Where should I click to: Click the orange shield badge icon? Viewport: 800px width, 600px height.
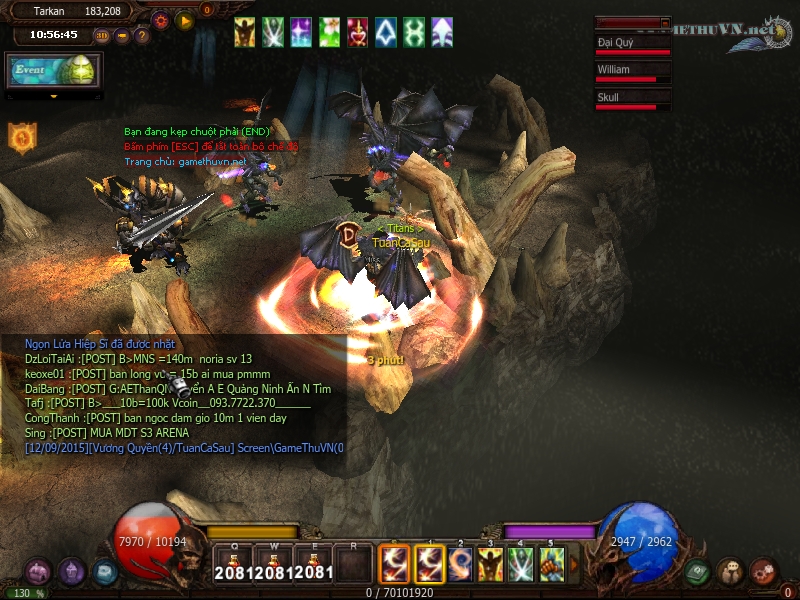click(x=22, y=137)
